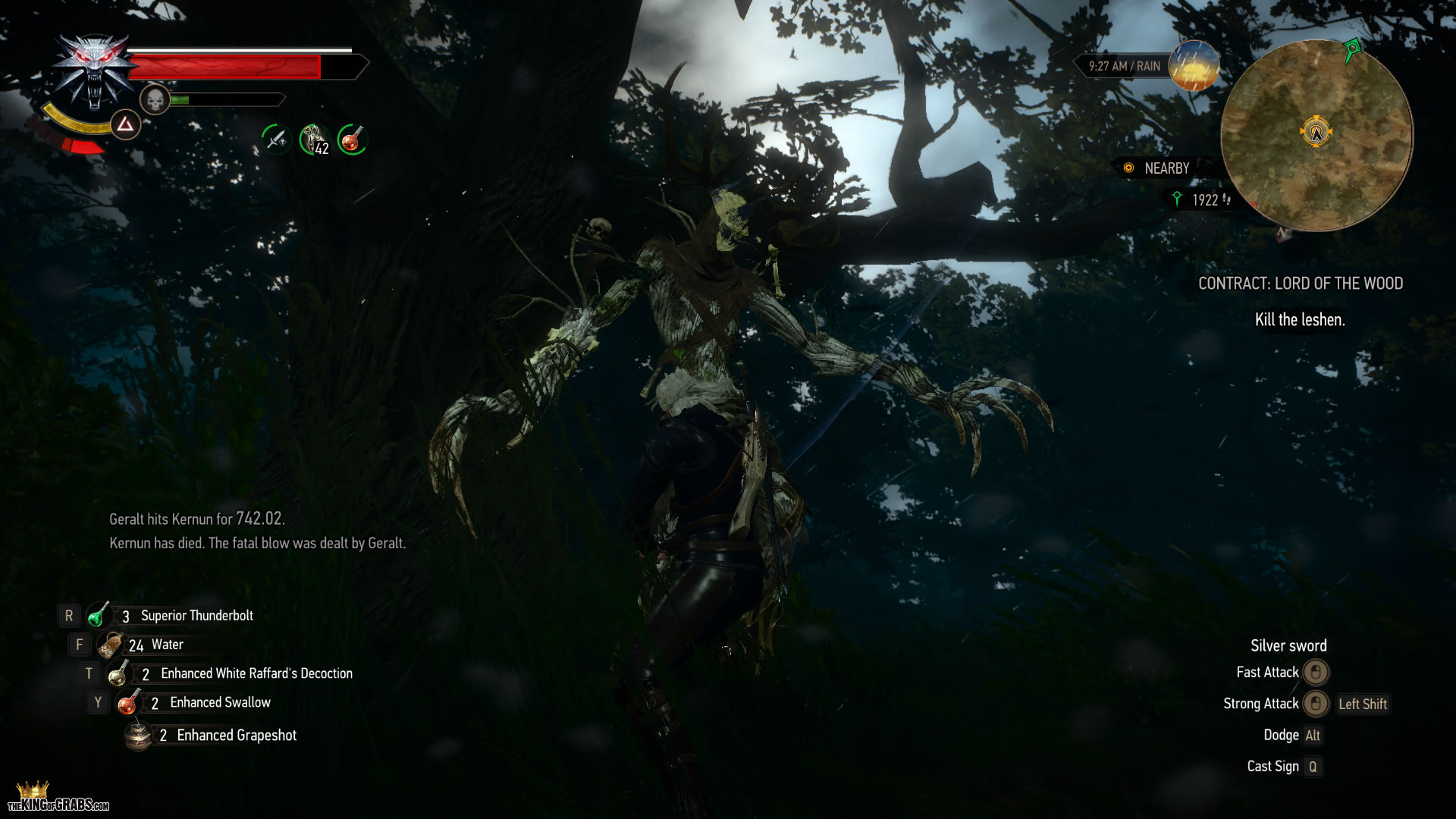The width and height of the screenshot is (1456, 819).
Task: Click the weather and time indicator
Action: pyautogui.click(x=1149, y=66)
